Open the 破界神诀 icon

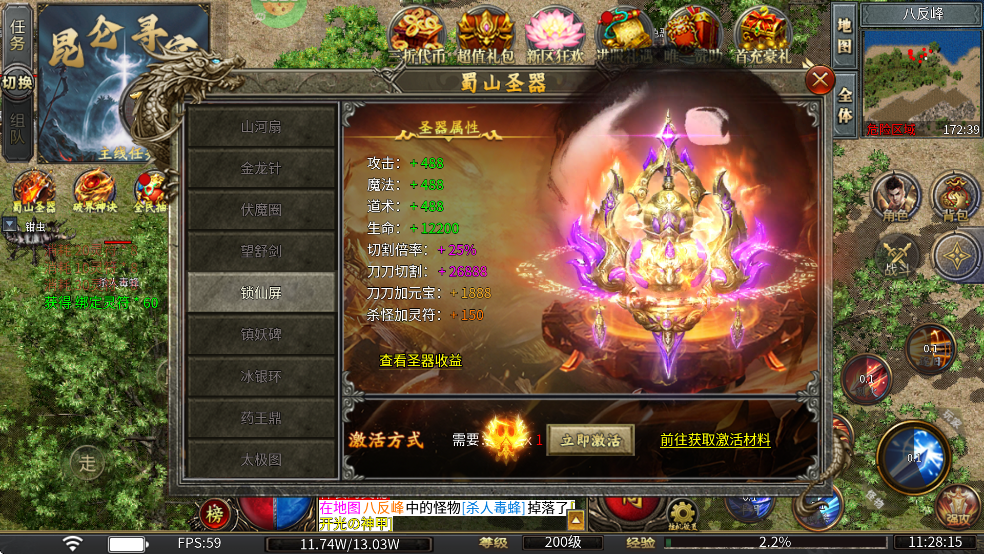point(95,190)
